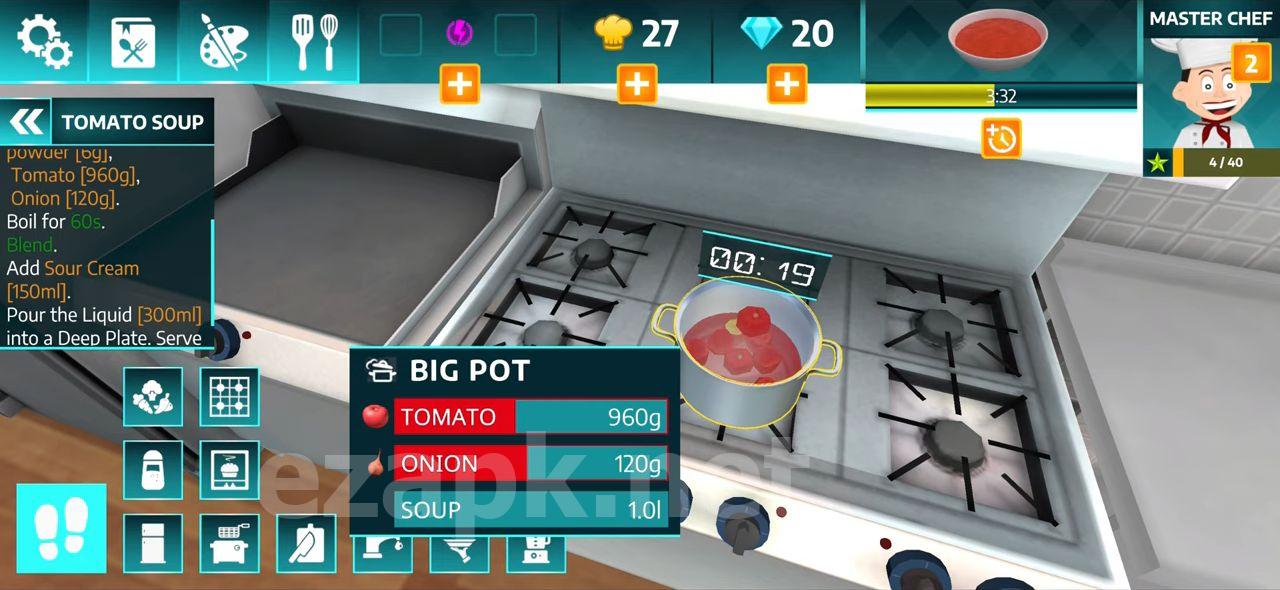Image resolution: width=1280 pixels, height=590 pixels.
Task: Select the salt shaker spices shortcut
Action: pos(153,470)
